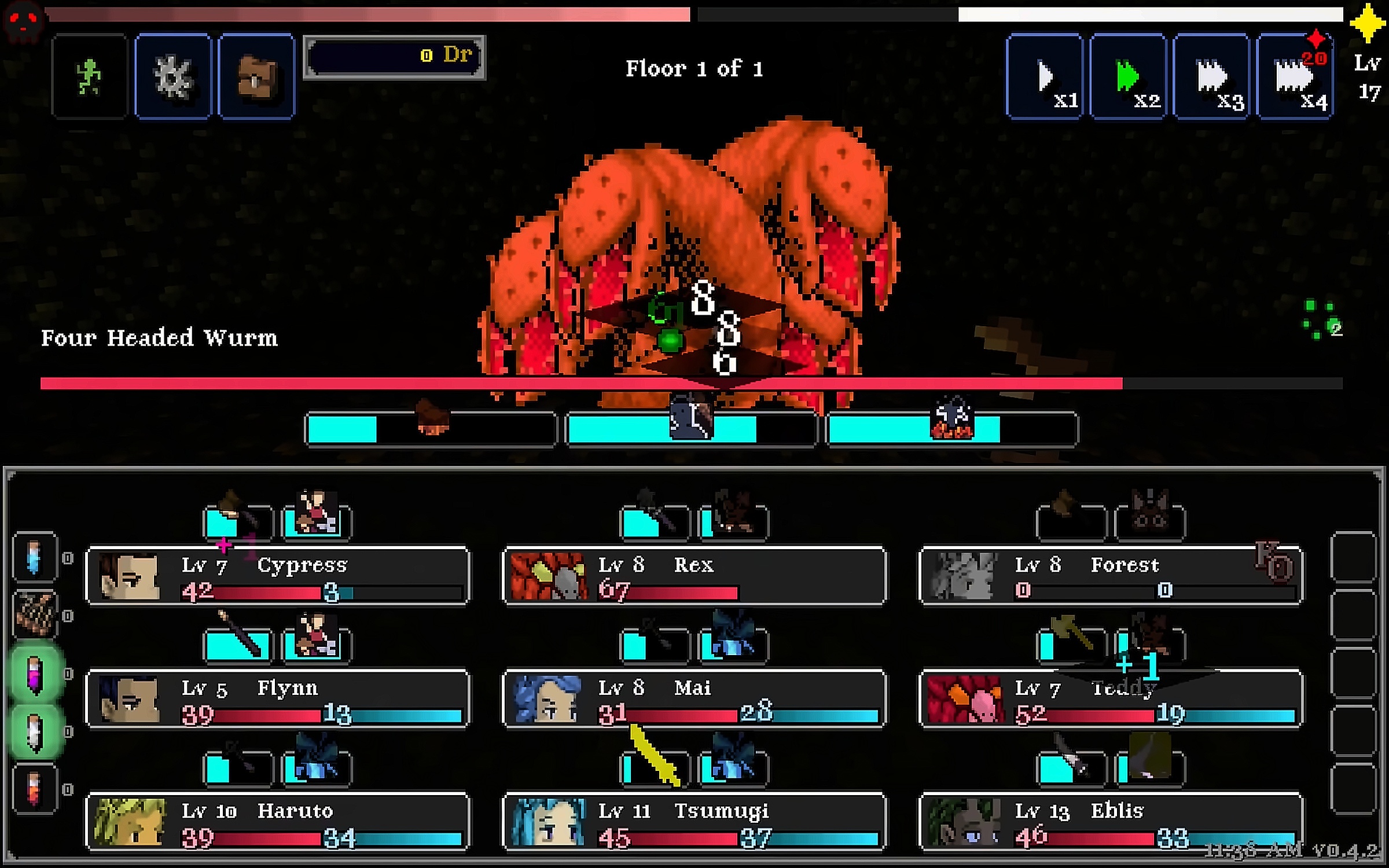Image resolution: width=1389 pixels, height=868 pixels.
Task: Click the green running figure flee button
Action: coord(89,76)
